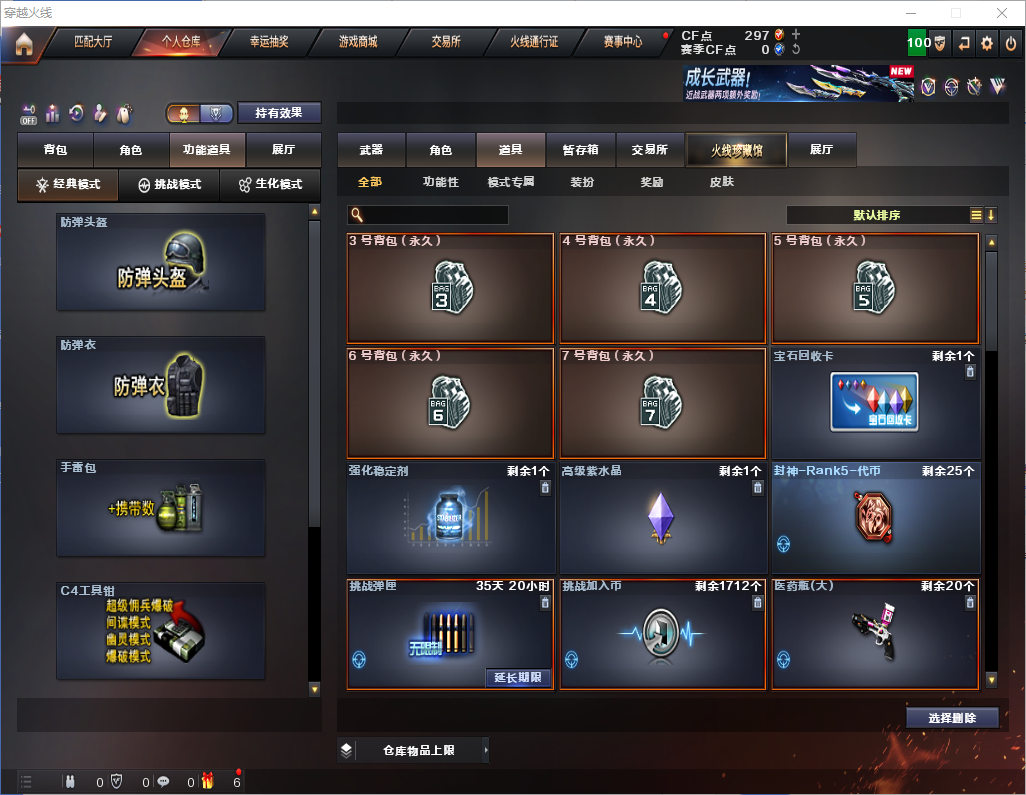The image size is (1026, 795).
Task: Switch to the 武器 weapons tab
Action: coord(371,150)
